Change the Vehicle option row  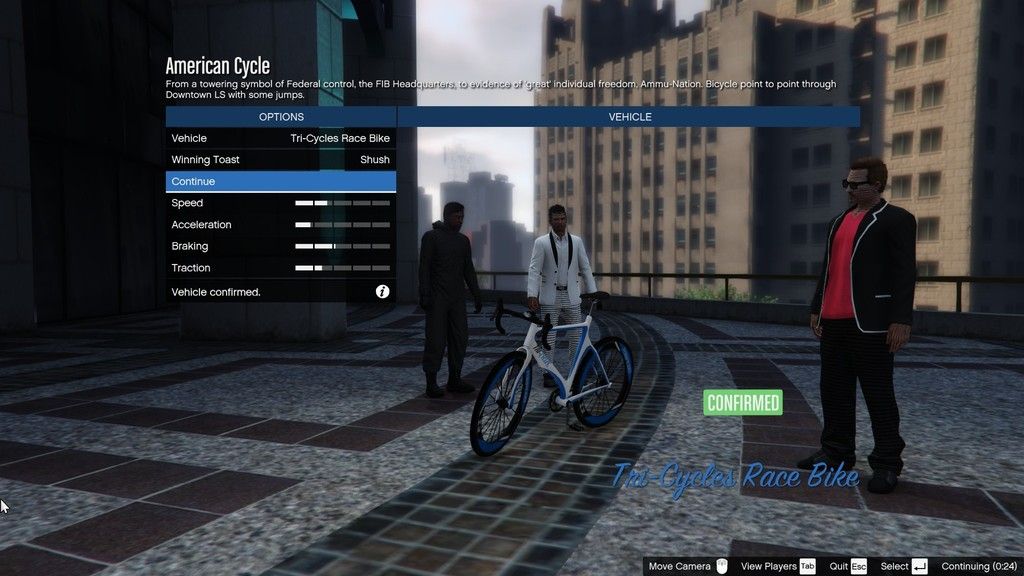click(280, 138)
